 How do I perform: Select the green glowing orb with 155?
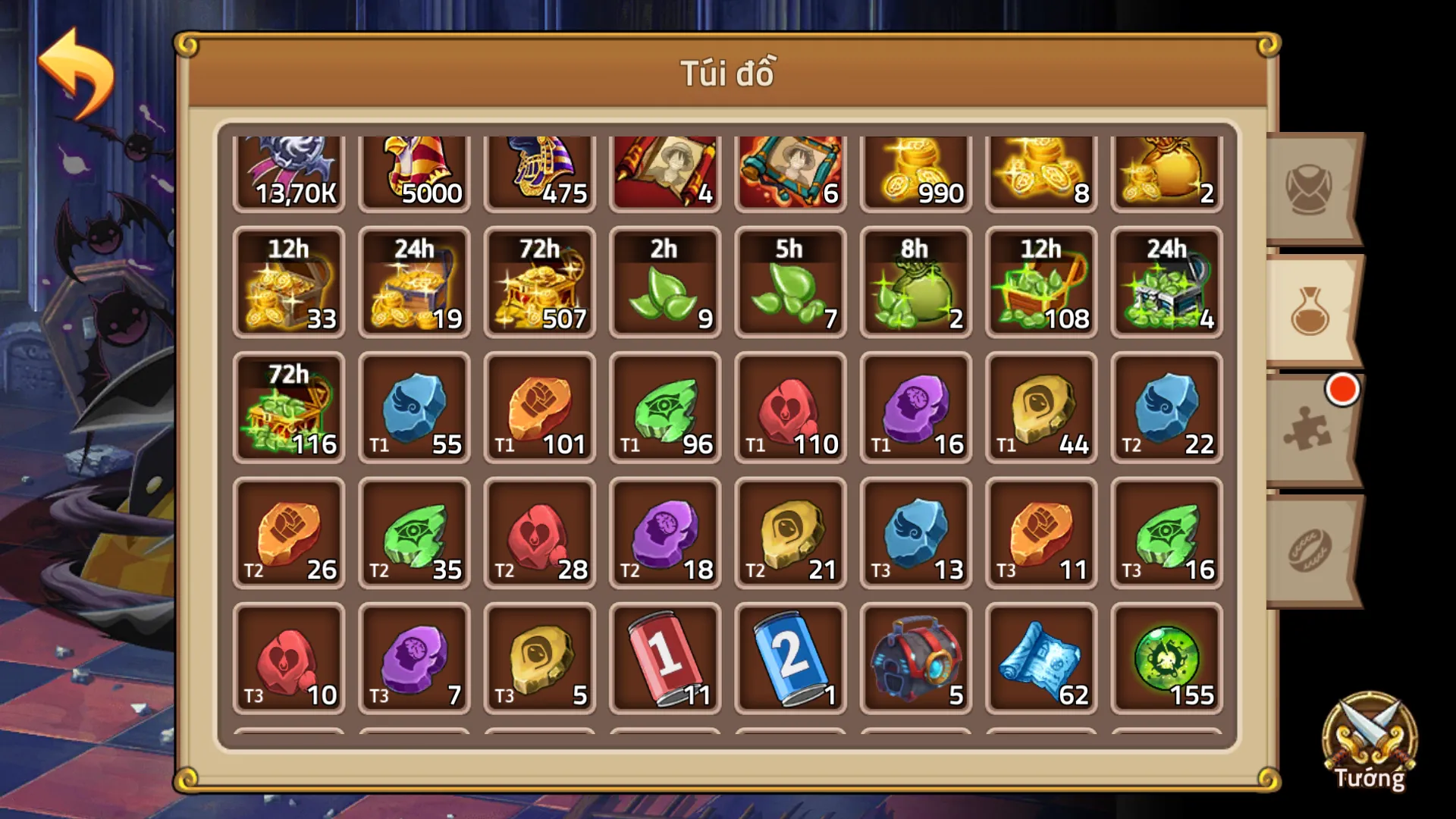(x=1166, y=658)
